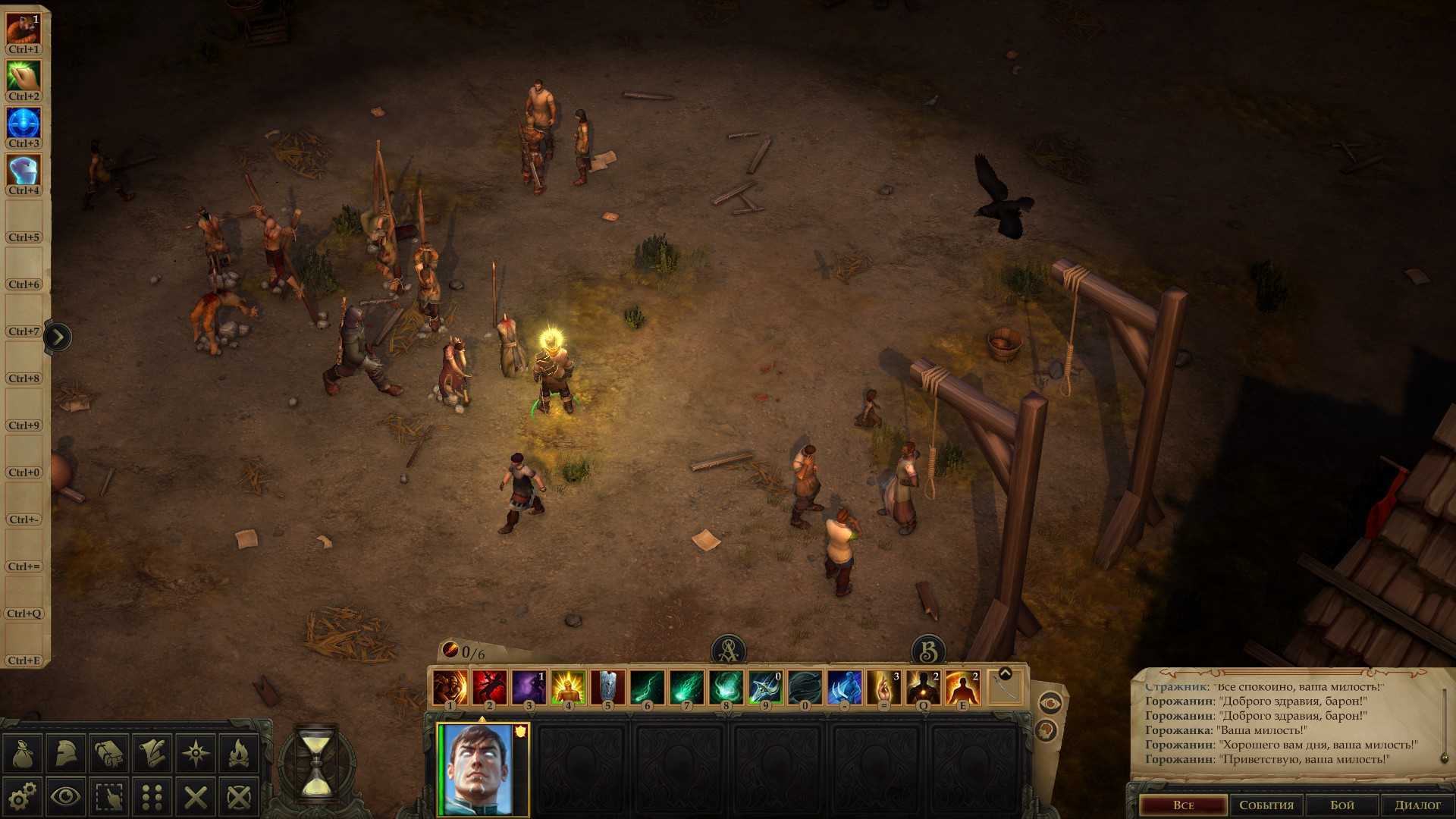This screenshot has height=819, width=1456.
Task: Click the campfire rest button
Action: [239, 753]
